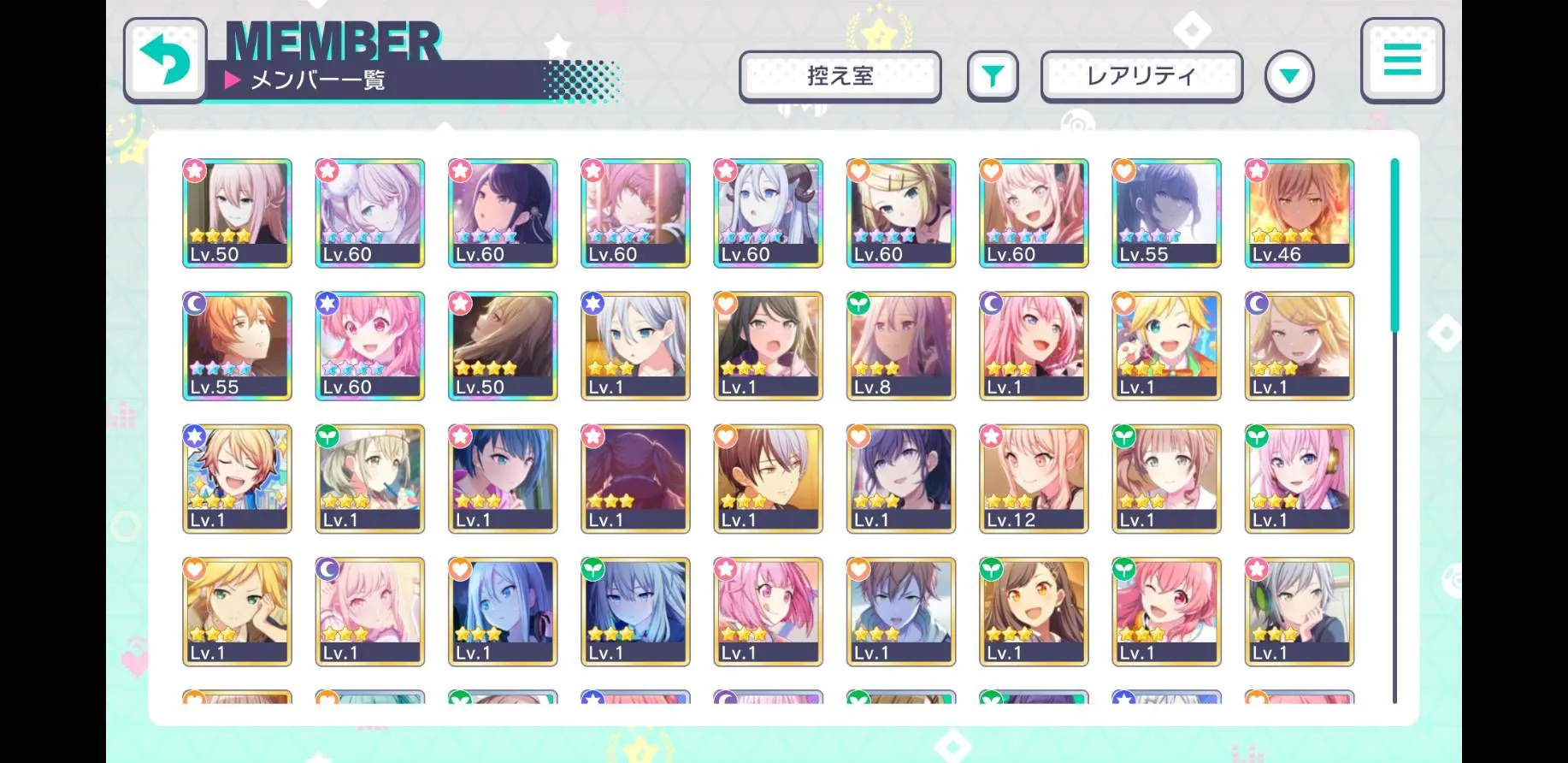1568x763 pixels.
Task: Select the Lv.12 pink-haired member card
Action: coord(1033,478)
